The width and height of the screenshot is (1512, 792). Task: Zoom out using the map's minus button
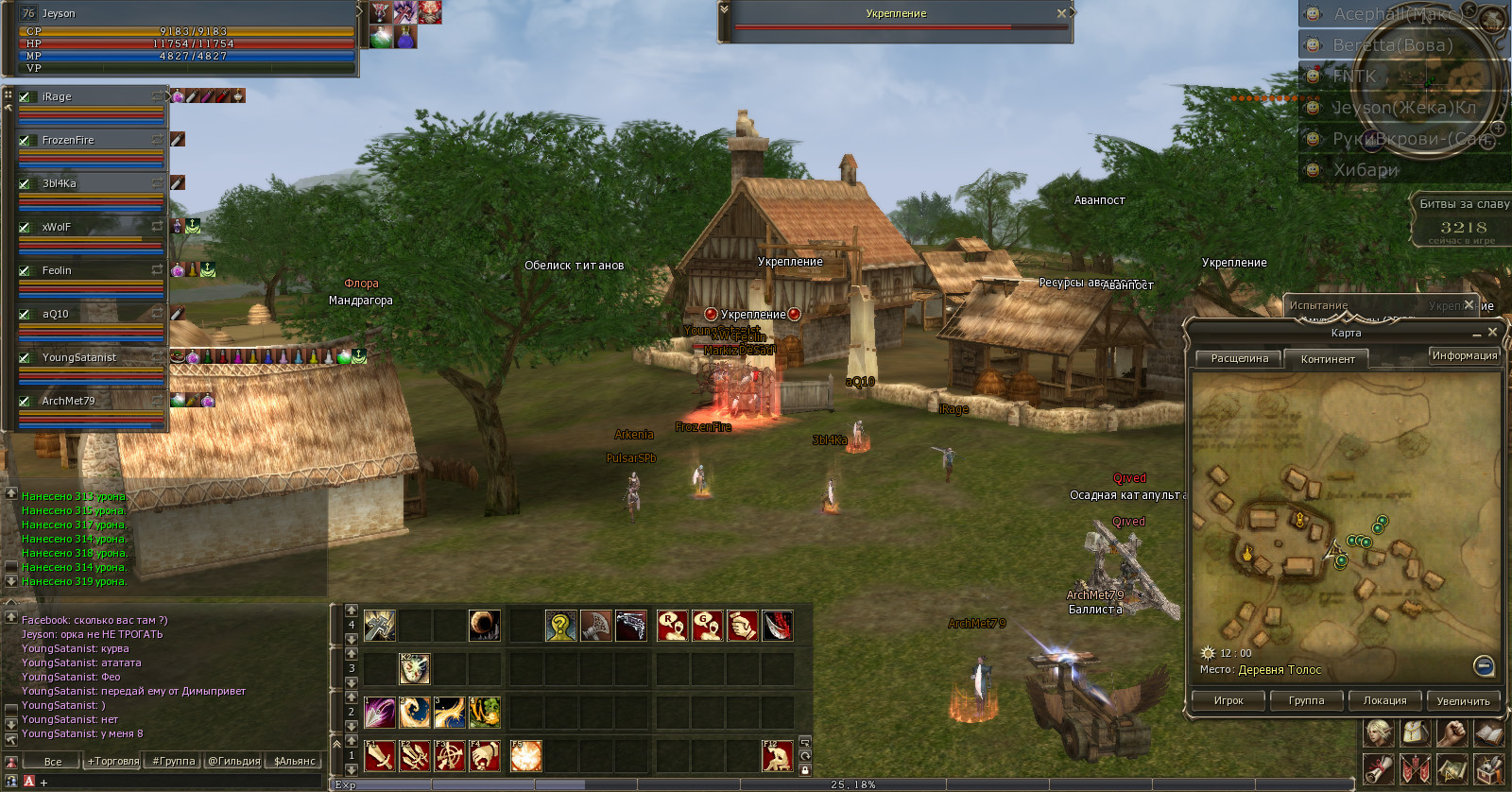(x=1484, y=666)
